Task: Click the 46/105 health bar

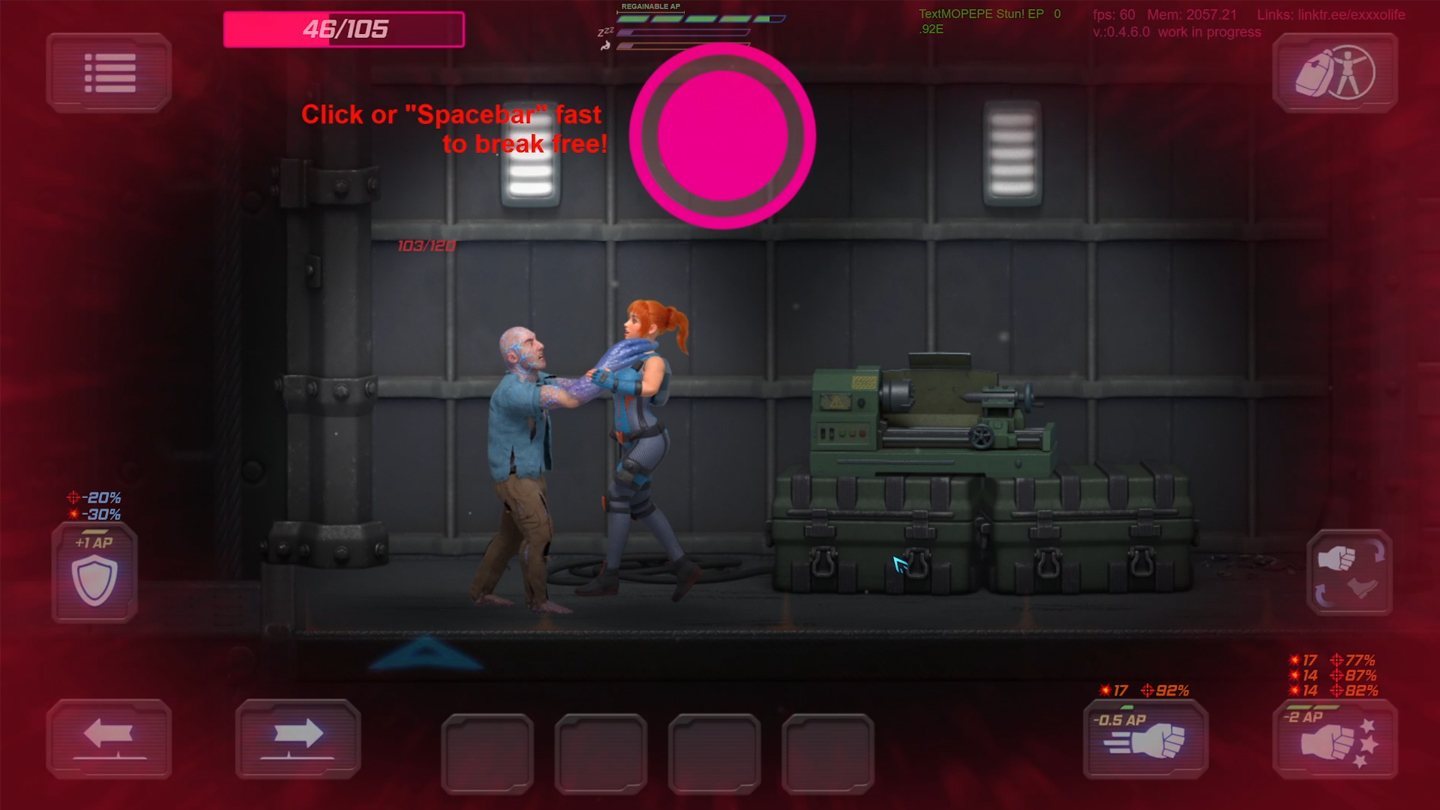Action: coord(344,29)
